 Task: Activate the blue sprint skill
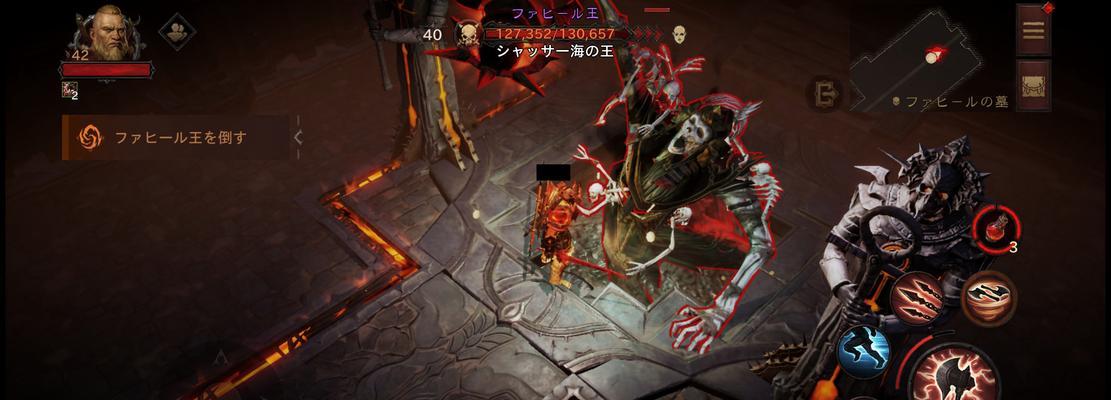click(864, 351)
